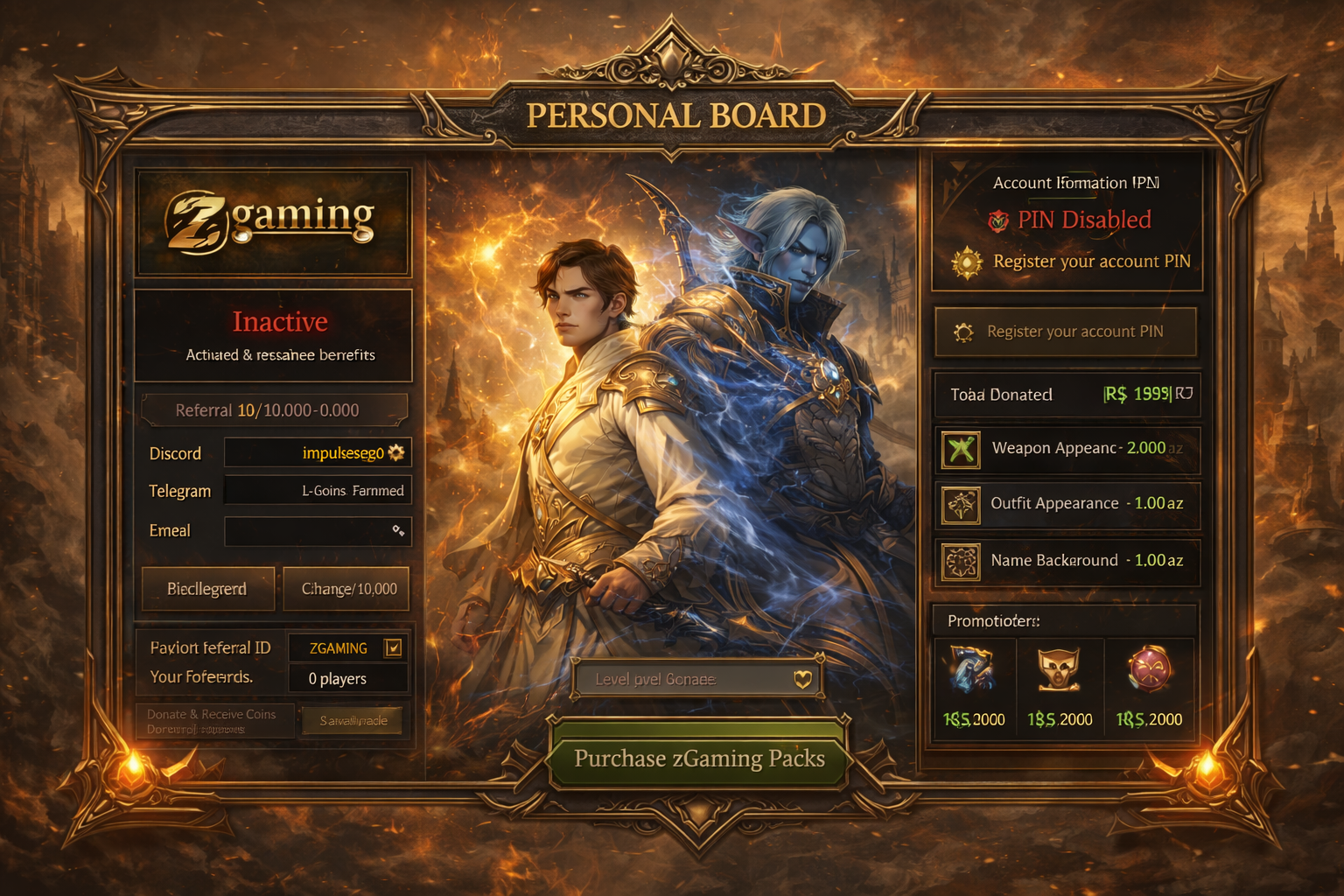Toggle the checkbox next to ZGAMING
The image size is (1344, 896).
pos(393,648)
